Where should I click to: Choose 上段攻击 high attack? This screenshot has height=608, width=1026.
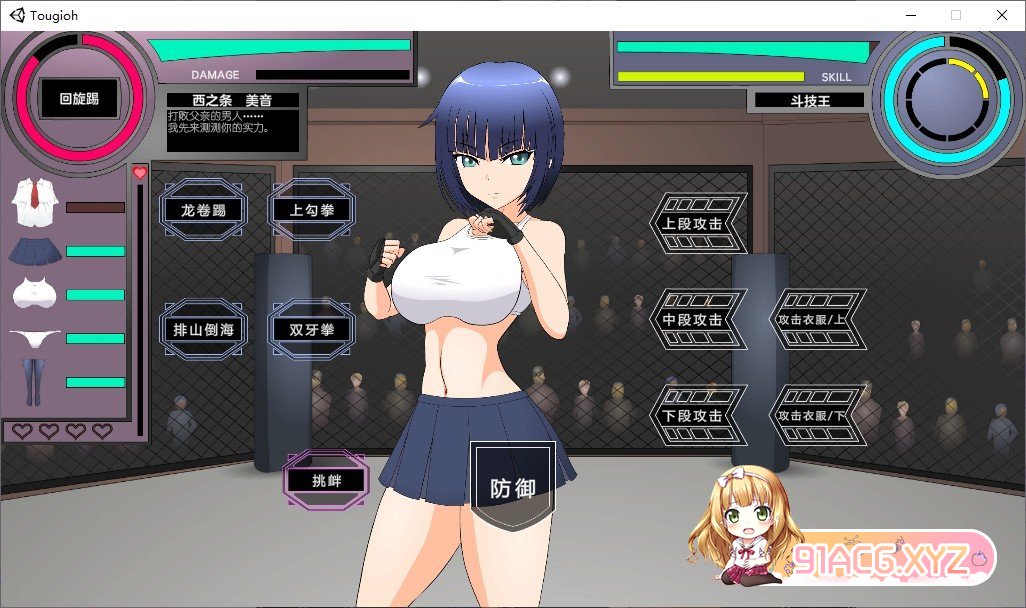point(697,223)
